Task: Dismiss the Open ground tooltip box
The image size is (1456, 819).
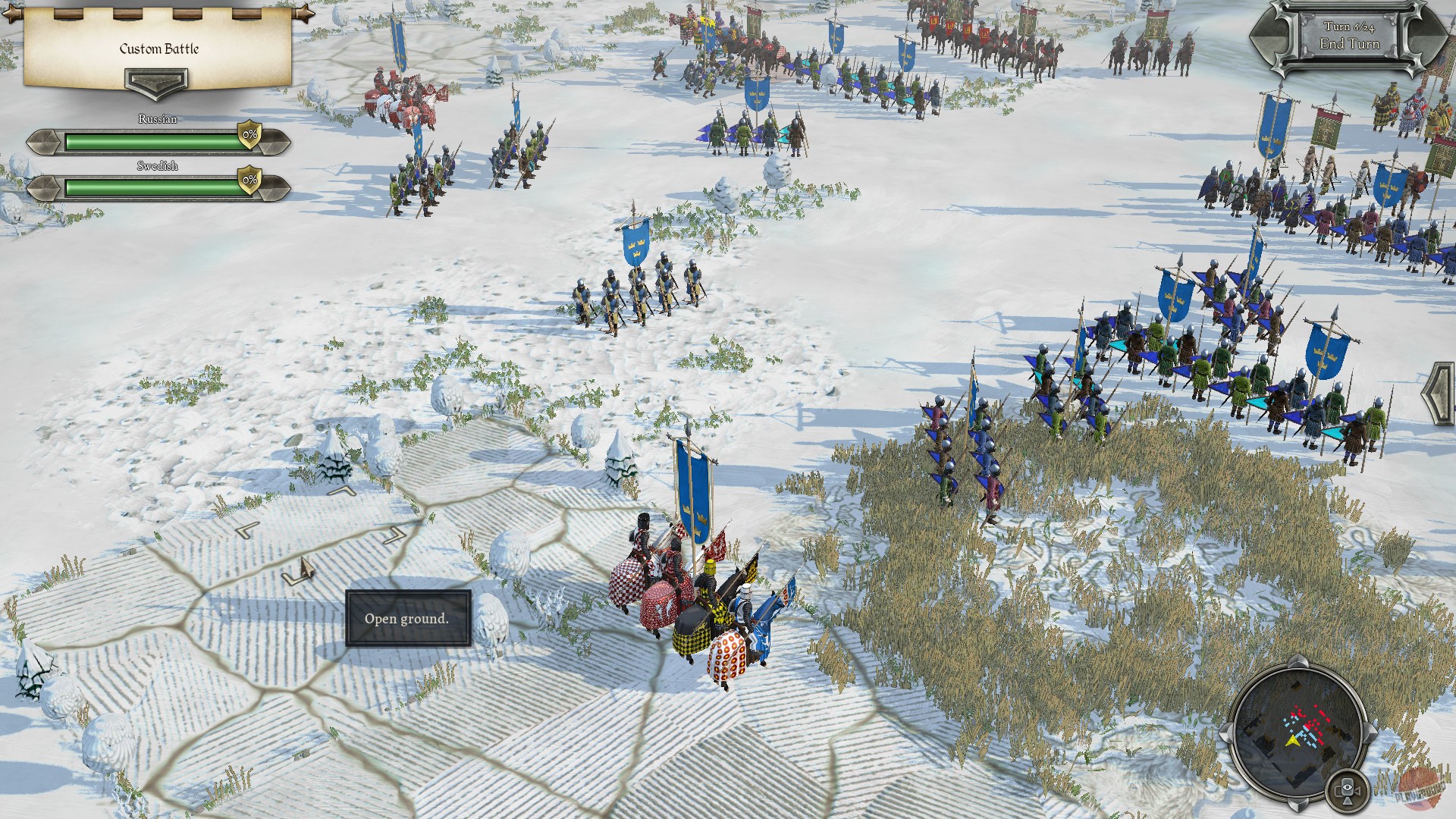Action: point(407,618)
